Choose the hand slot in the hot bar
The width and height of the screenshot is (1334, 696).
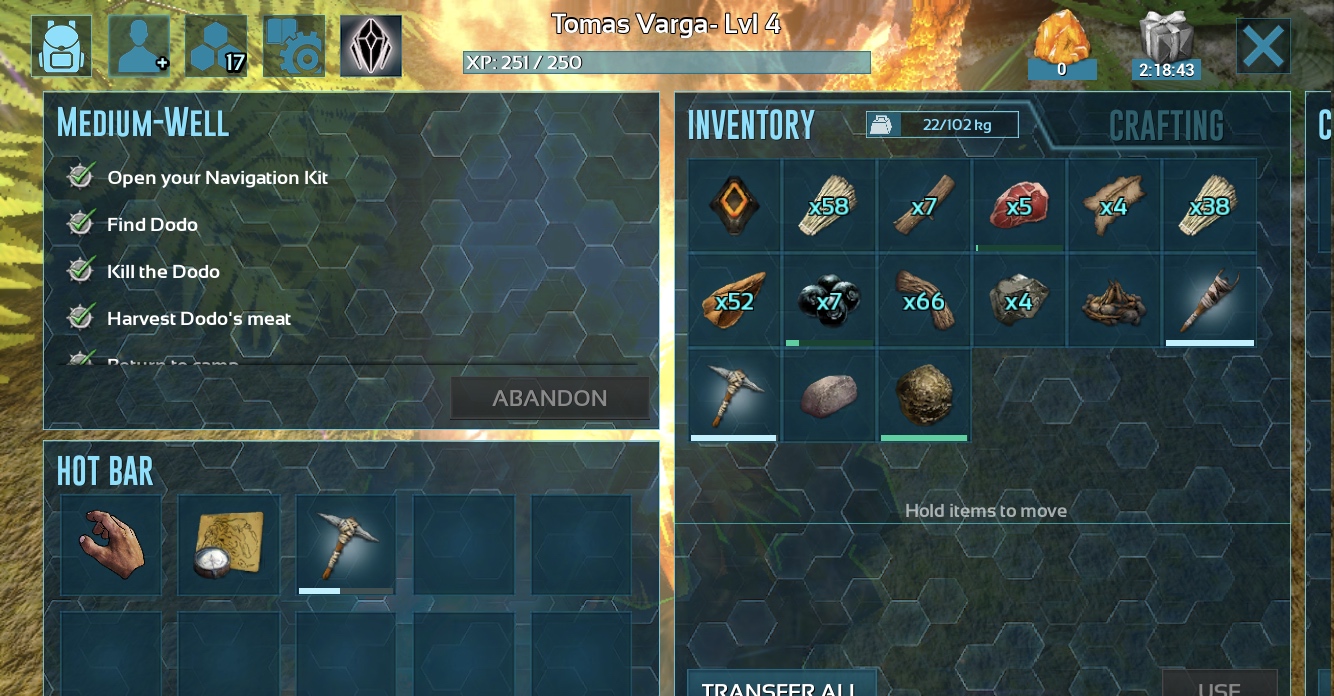pos(111,545)
